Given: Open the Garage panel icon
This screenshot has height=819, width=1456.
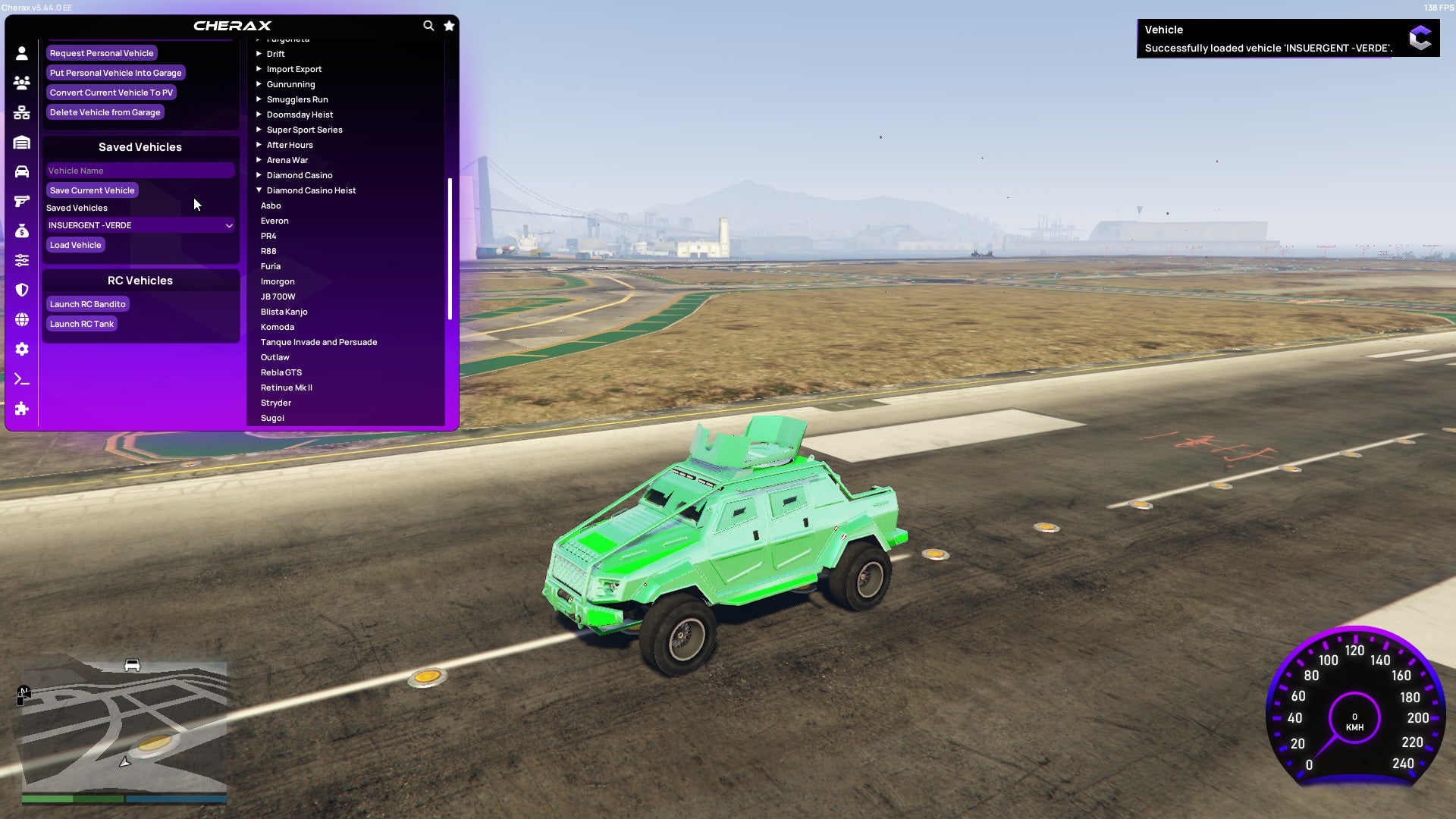Looking at the screenshot, I should pyautogui.click(x=22, y=142).
